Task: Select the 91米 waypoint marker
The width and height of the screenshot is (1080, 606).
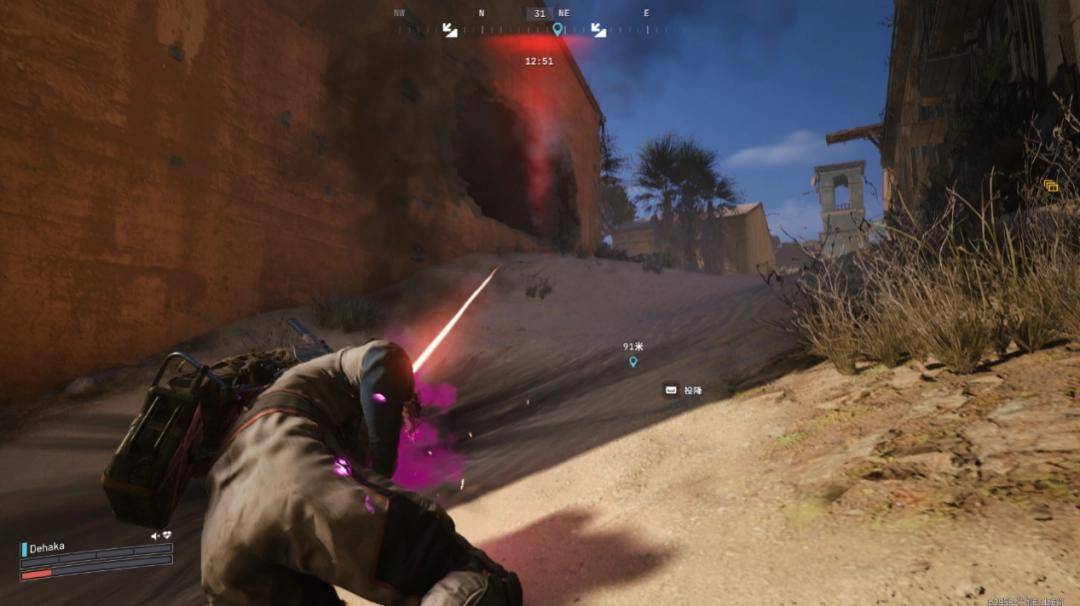Action: pyautogui.click(x=633, y=361)
